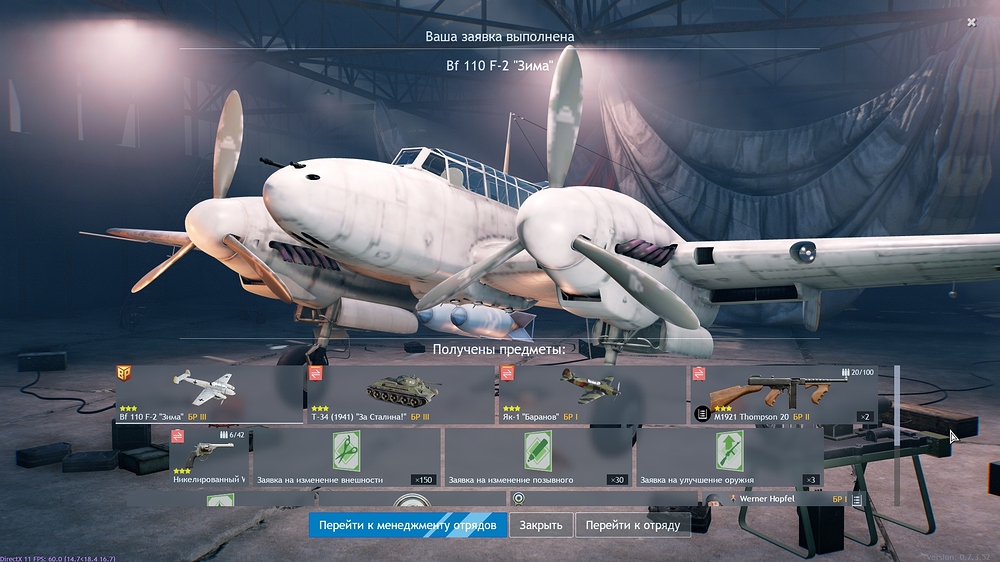
Task: Pick the Як-1 Баранов aircraft card
Action: tap(593, 394)
